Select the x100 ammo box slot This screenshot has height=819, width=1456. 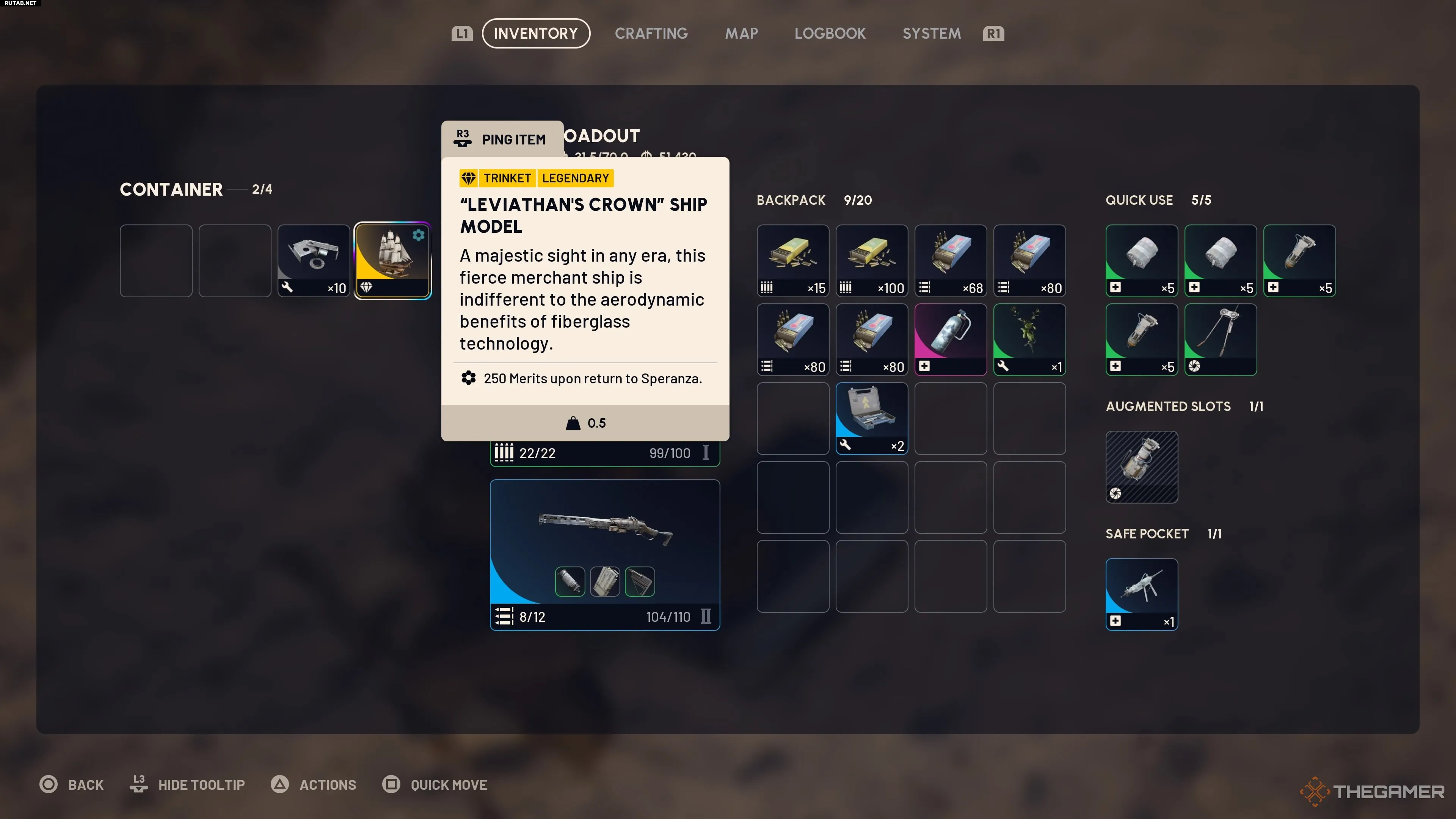(x=872, y=260)
